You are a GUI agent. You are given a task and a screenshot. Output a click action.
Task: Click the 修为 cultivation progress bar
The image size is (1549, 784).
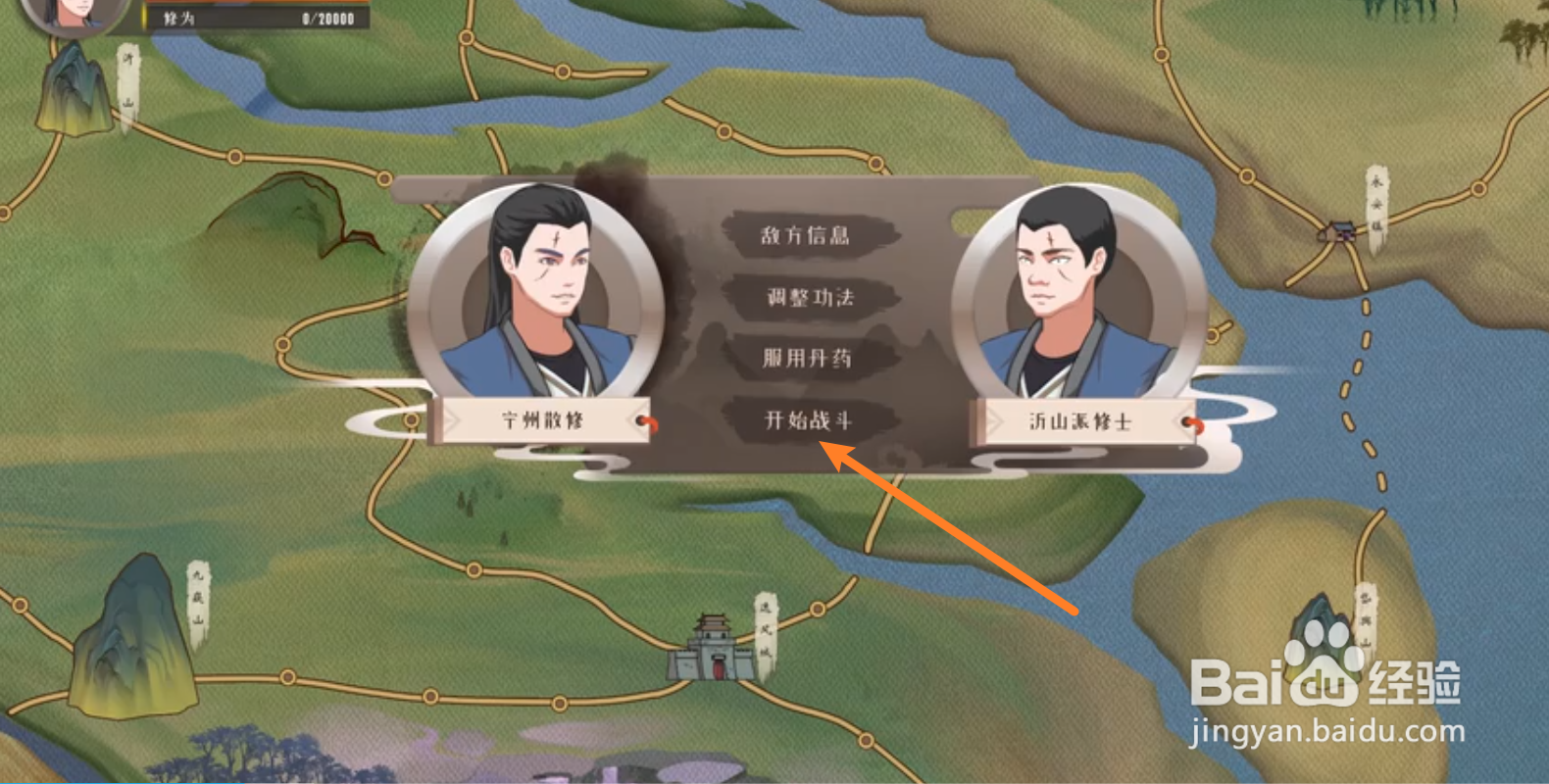(257, 16)
